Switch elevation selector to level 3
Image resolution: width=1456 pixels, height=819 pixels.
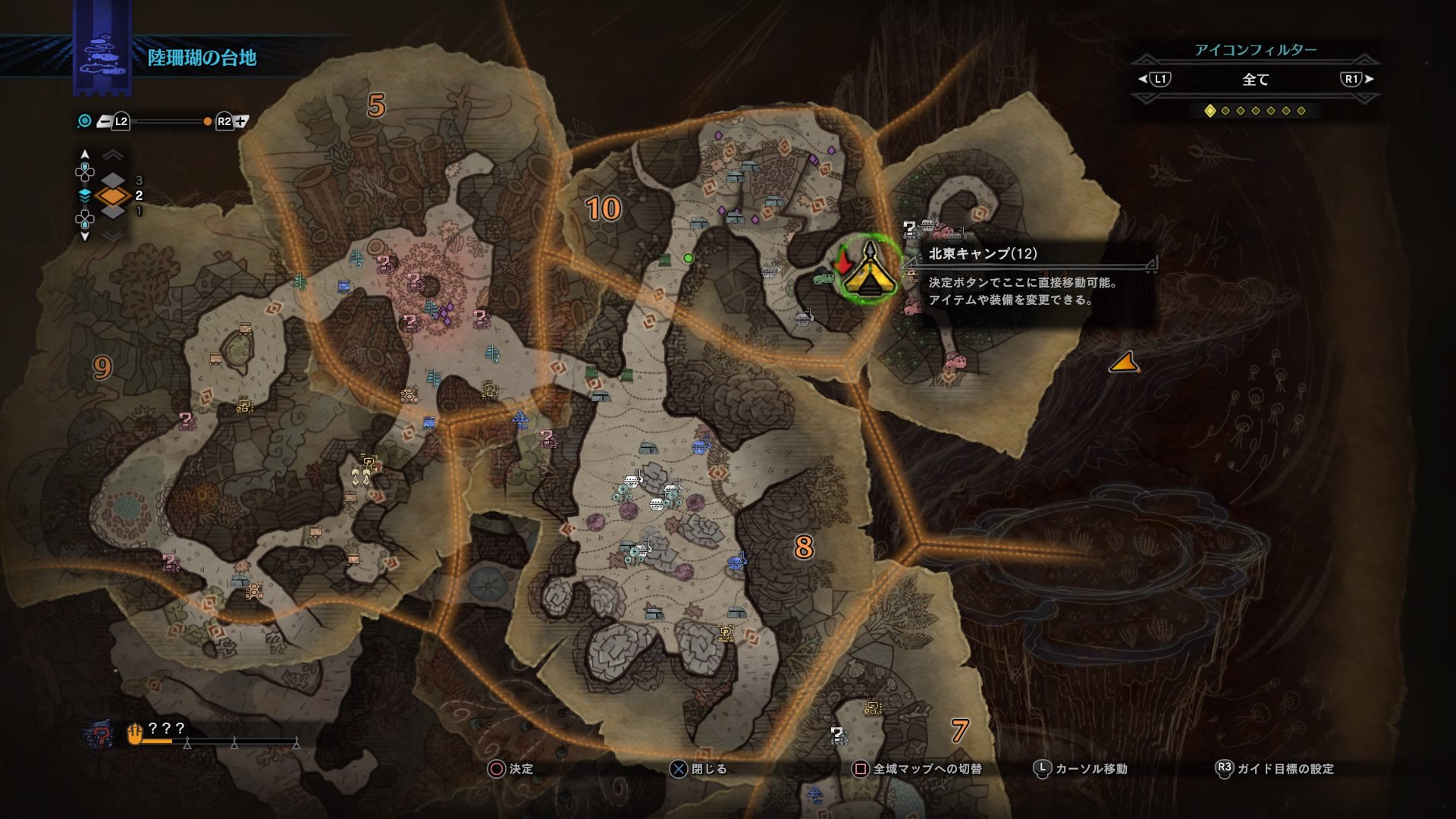click(x=114, y=180)
